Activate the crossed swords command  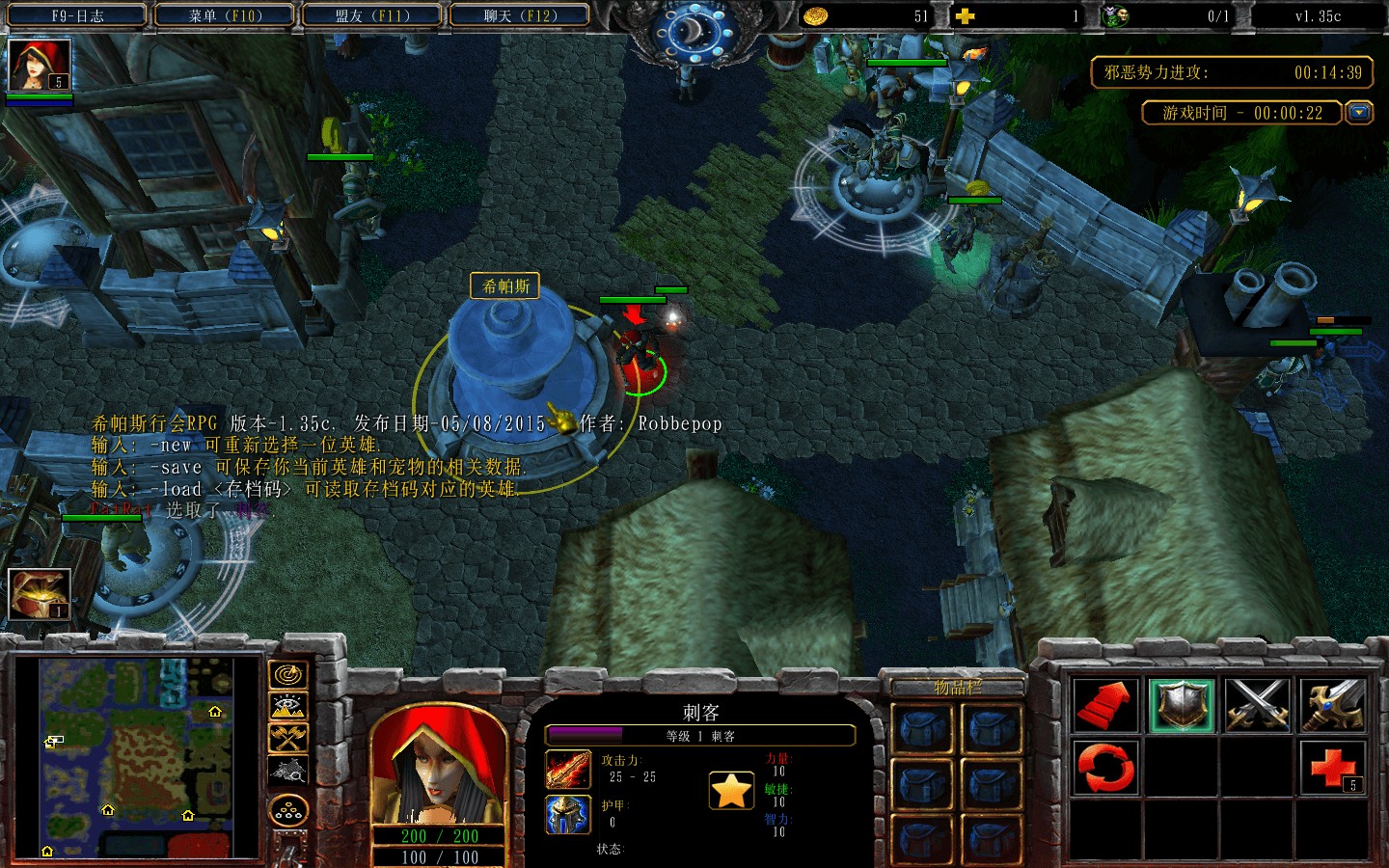point(1258,705)
